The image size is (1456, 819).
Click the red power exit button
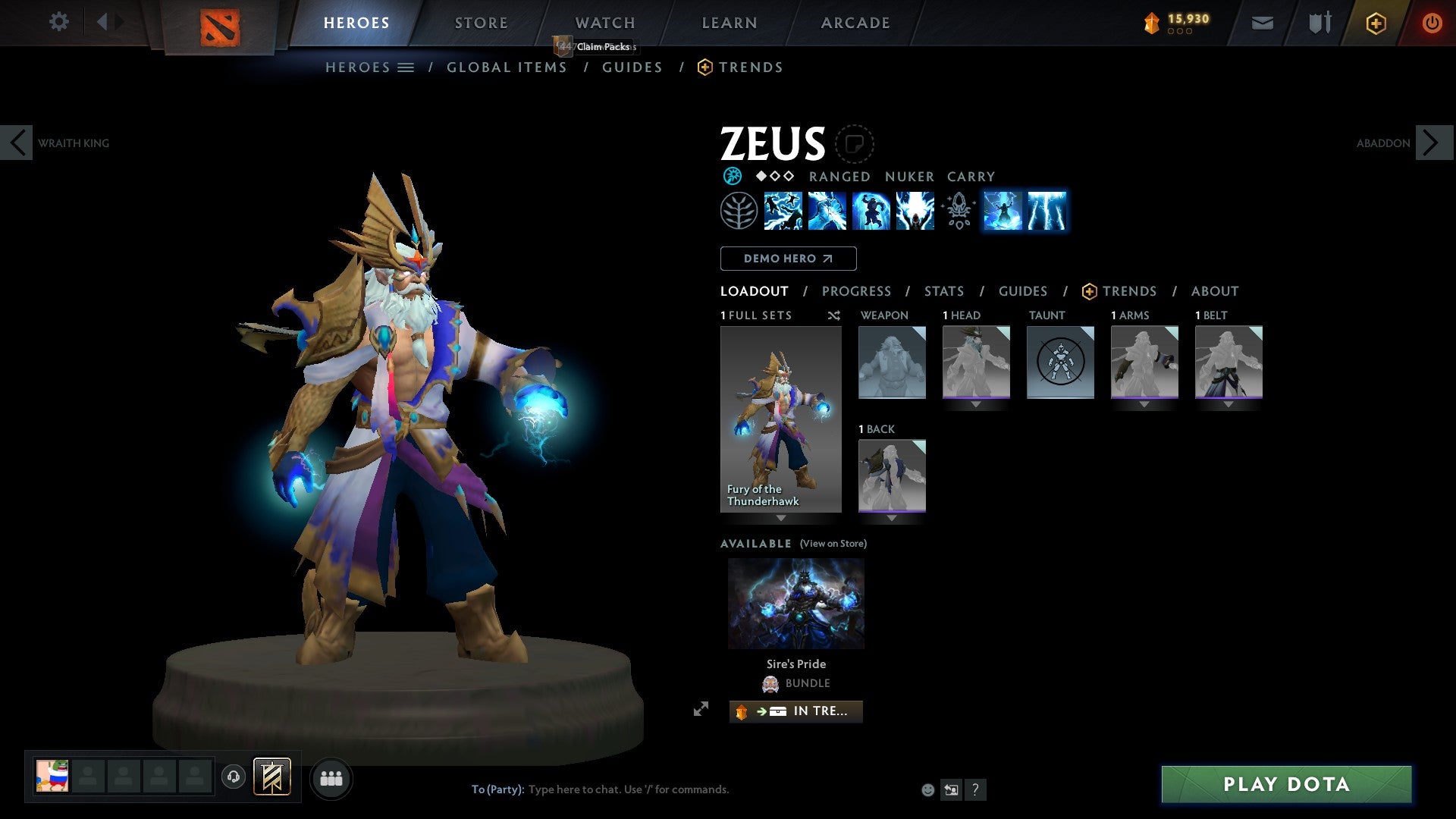[x=1432, y=23]
